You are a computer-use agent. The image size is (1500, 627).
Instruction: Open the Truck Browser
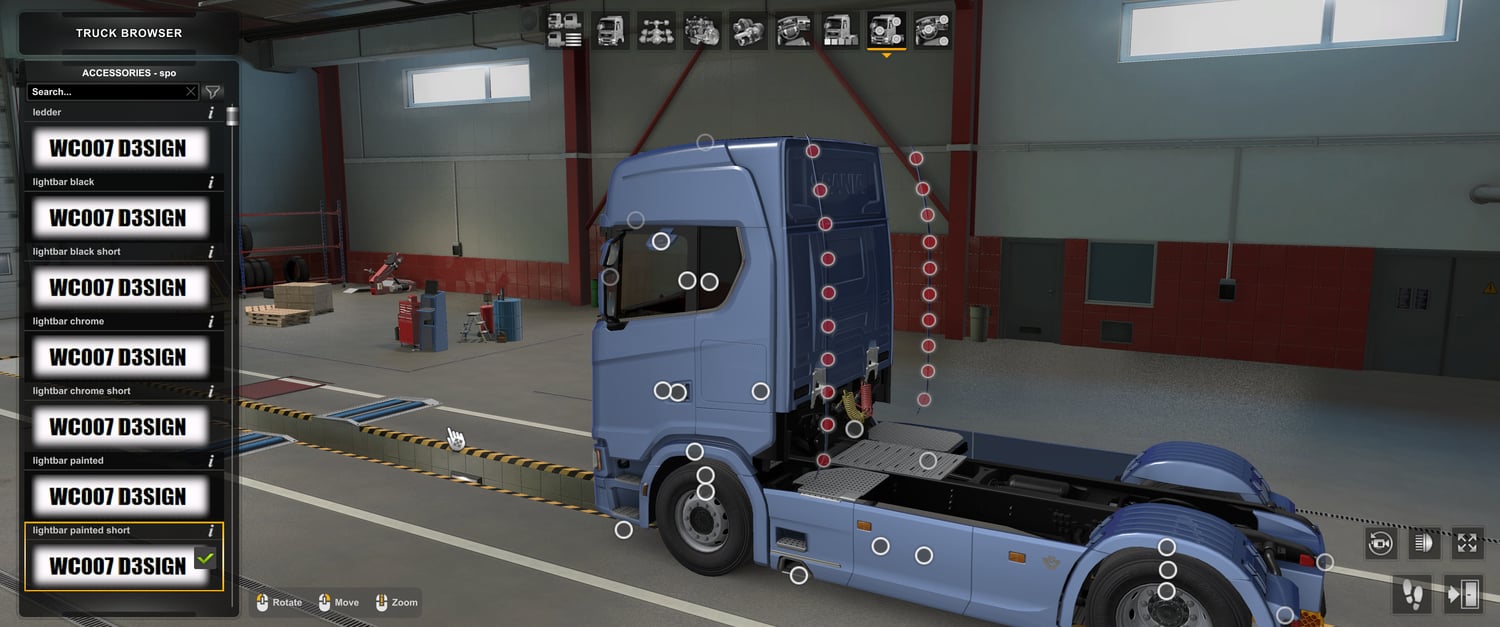click(129, 33)
